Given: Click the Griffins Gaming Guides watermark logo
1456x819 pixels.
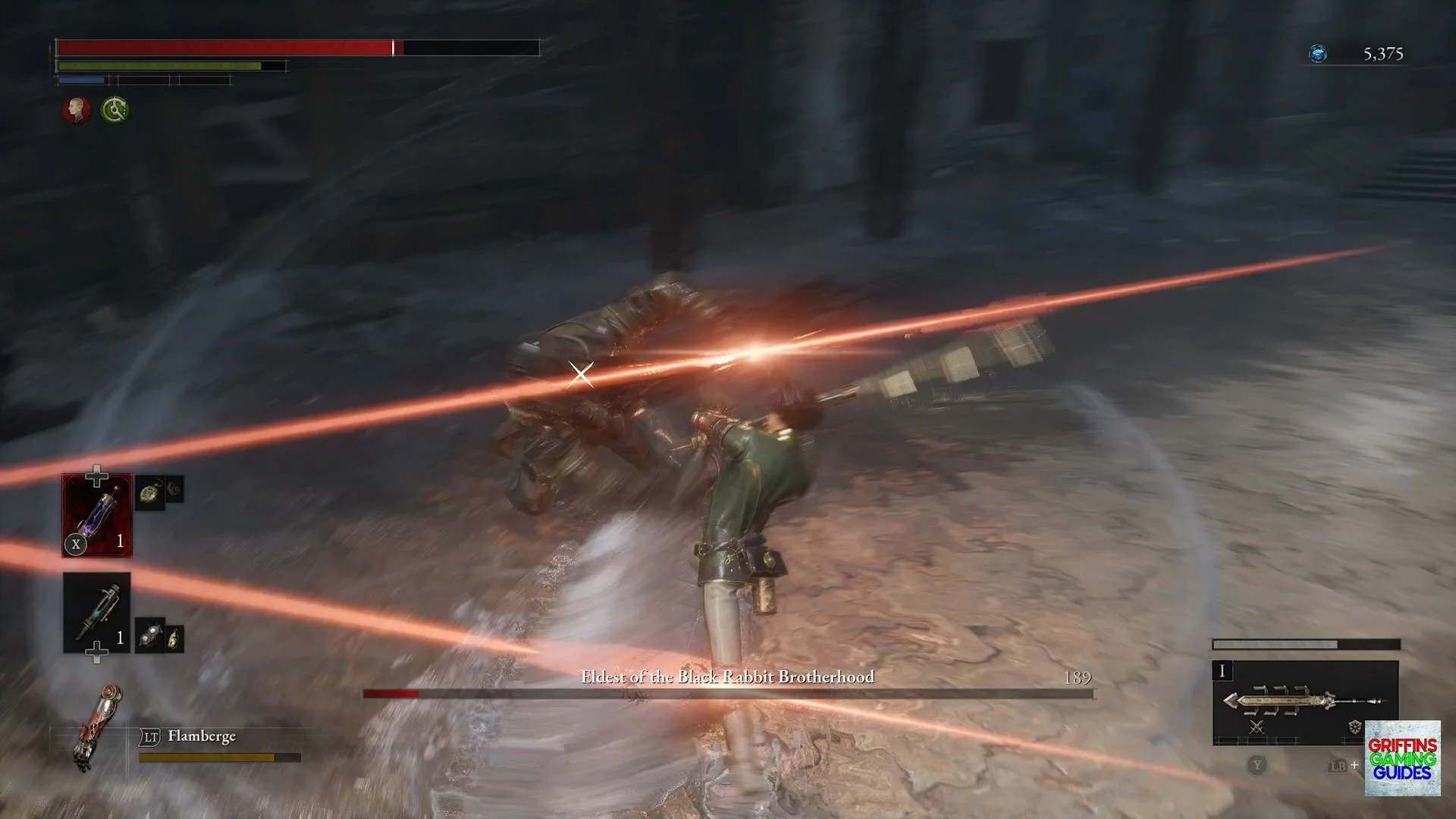Looking at the screenshot, I should pos(1402,758).
